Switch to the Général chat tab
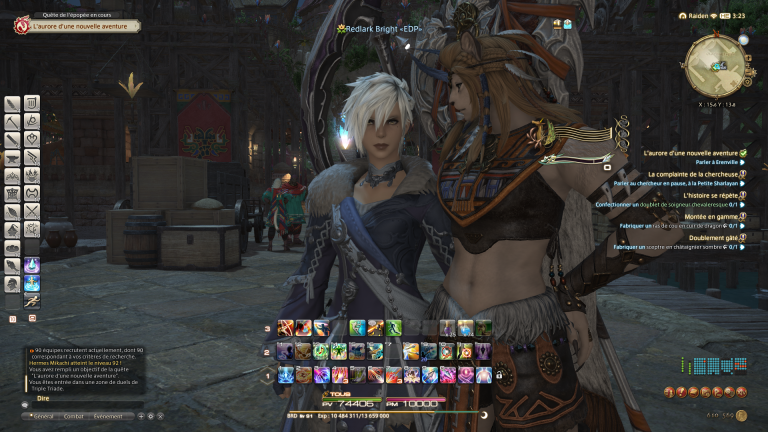 coord(42,415)
